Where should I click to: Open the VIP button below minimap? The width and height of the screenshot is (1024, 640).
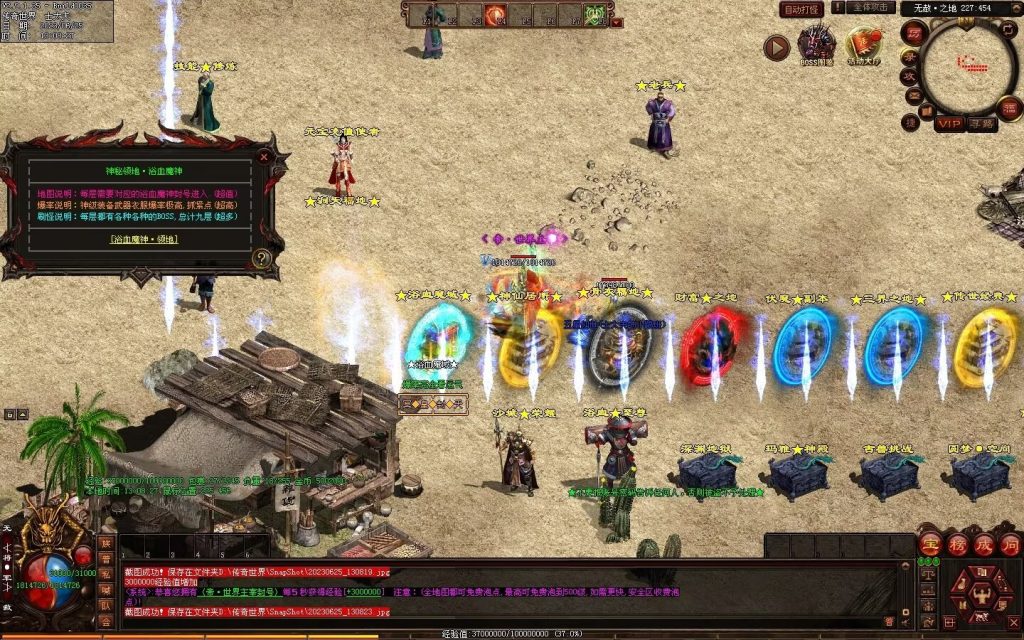tap(950, 124)
